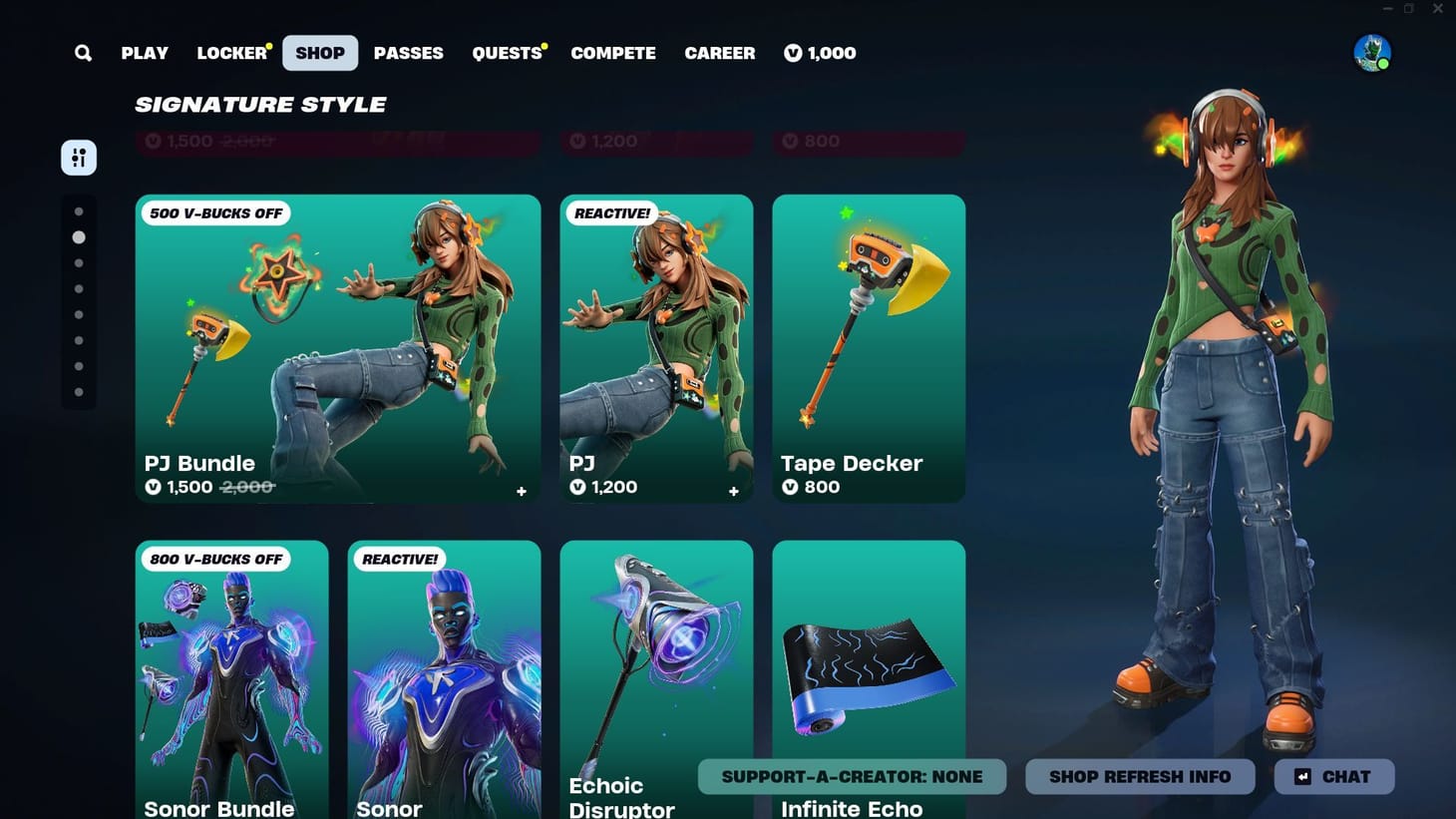Screen dimensions: 1456x819
Task: Open search using the magnifier icon
Action: click(x=83, y=53)
